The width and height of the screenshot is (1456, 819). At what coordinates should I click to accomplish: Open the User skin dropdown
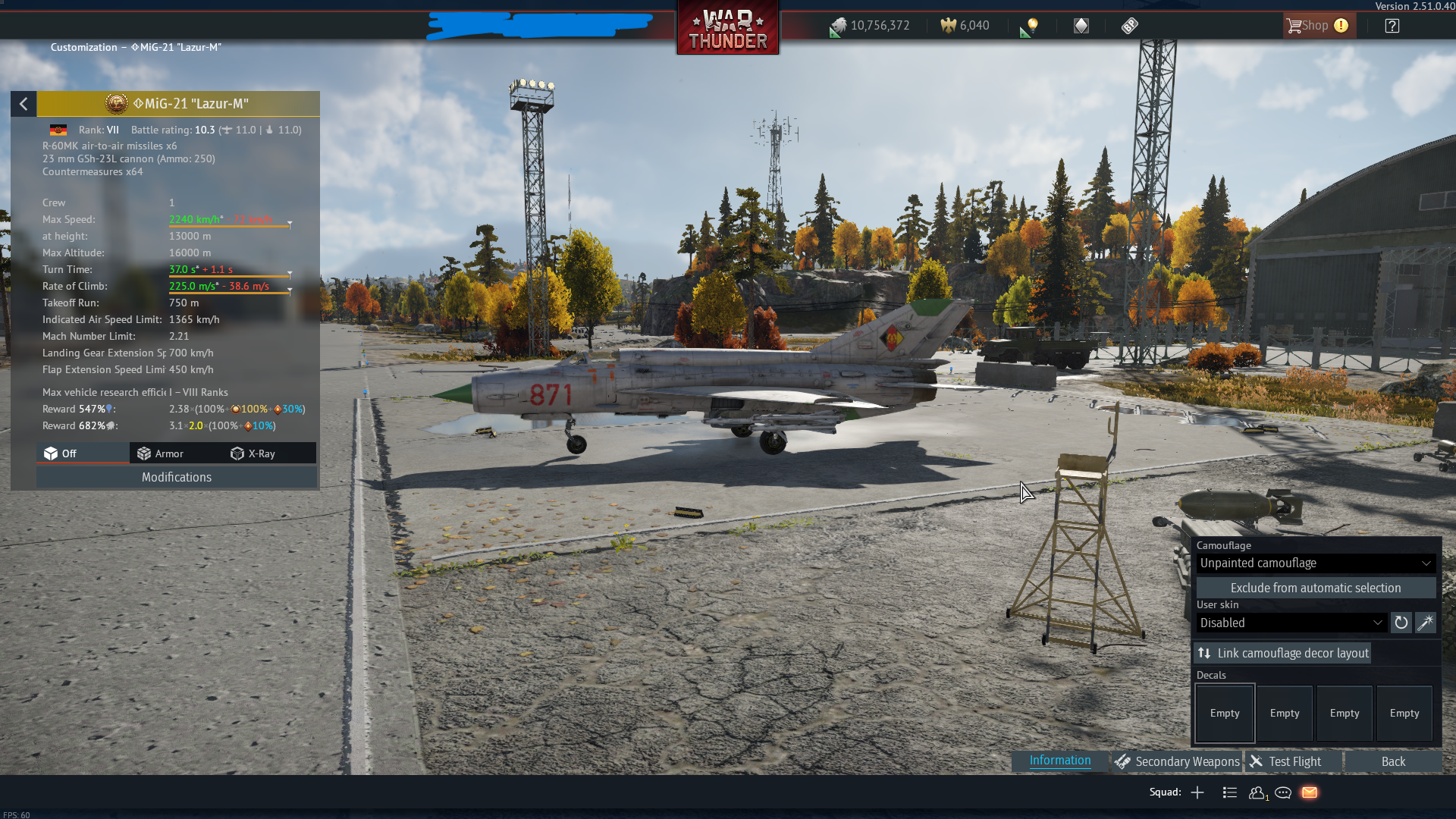[x=1291, y=623]
